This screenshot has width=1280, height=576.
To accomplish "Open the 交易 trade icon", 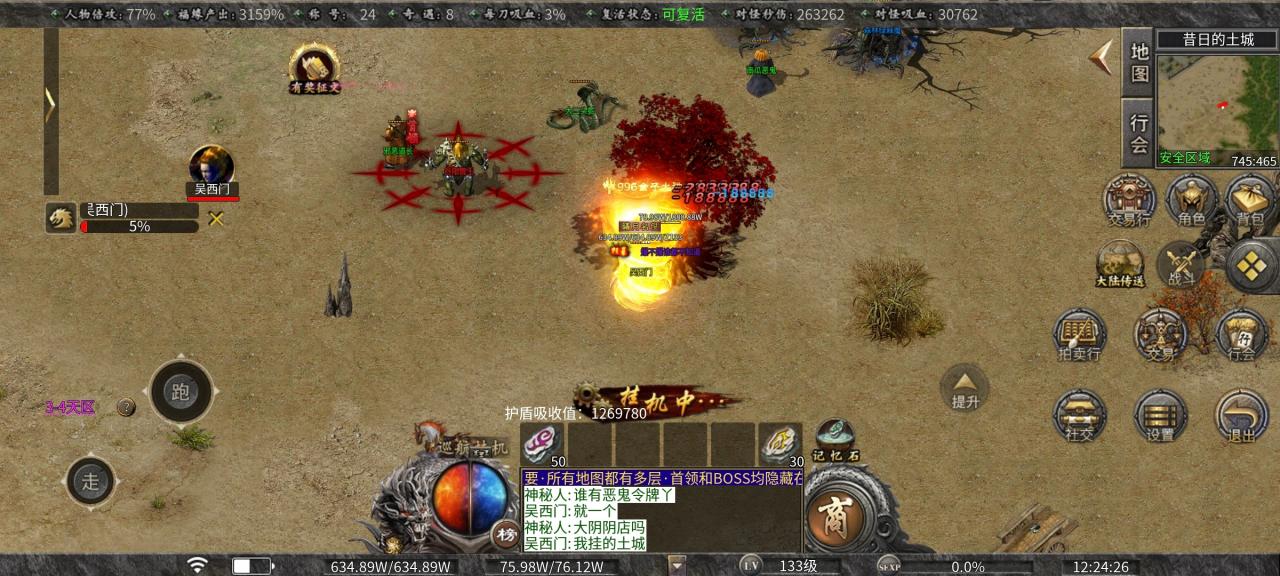I will coord(1160,335).
